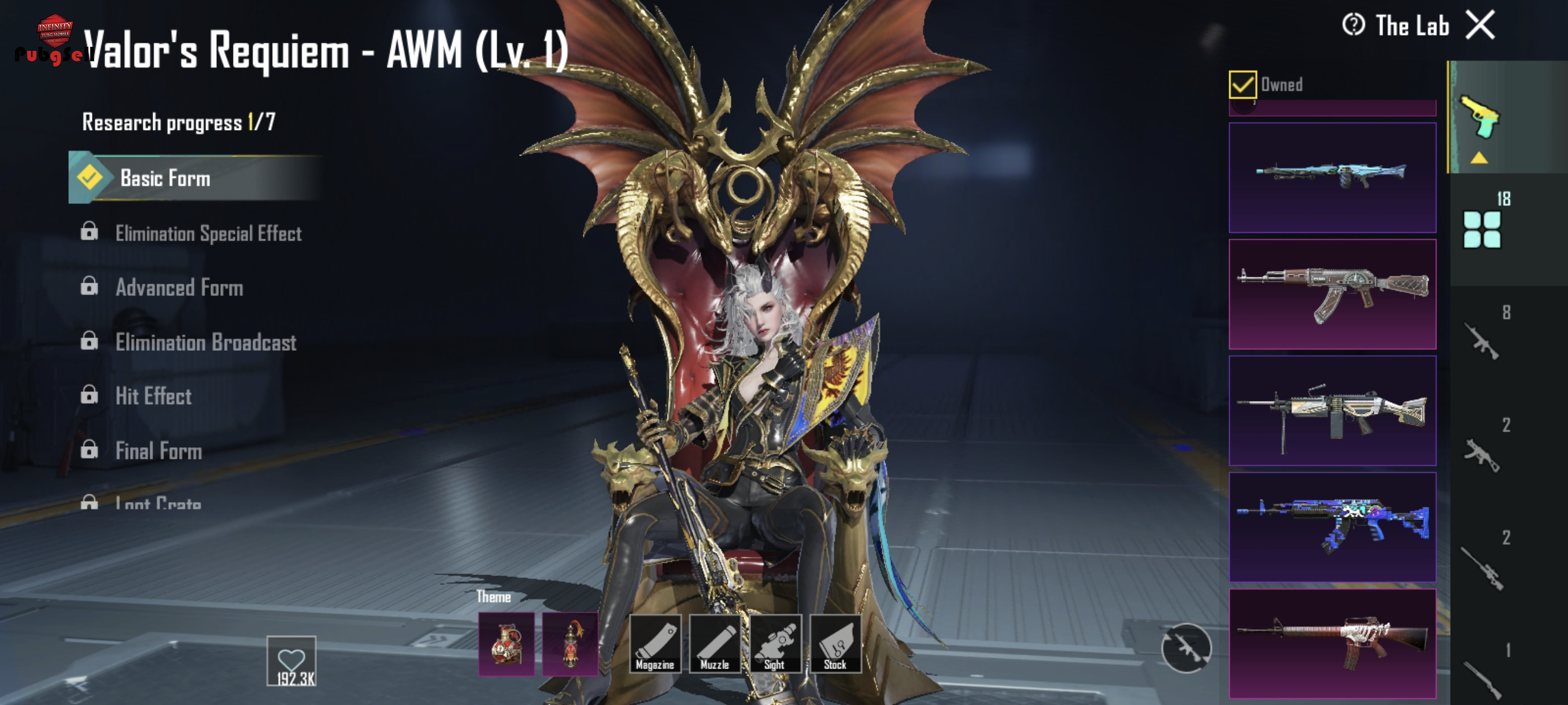
Task: Select the locked Advanced Form stage
Action: 179,288
